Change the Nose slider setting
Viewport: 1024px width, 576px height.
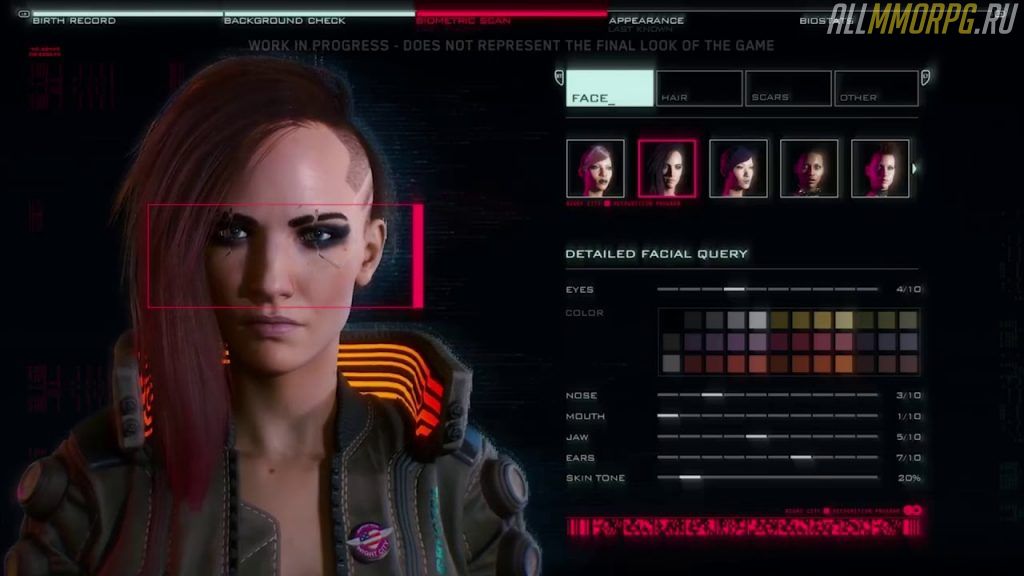pos(712,395)
